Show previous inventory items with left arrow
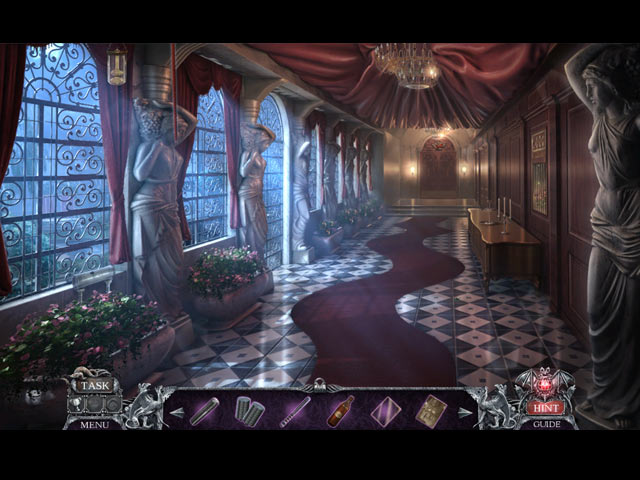 pyautogui.click(x=176, y=411)
